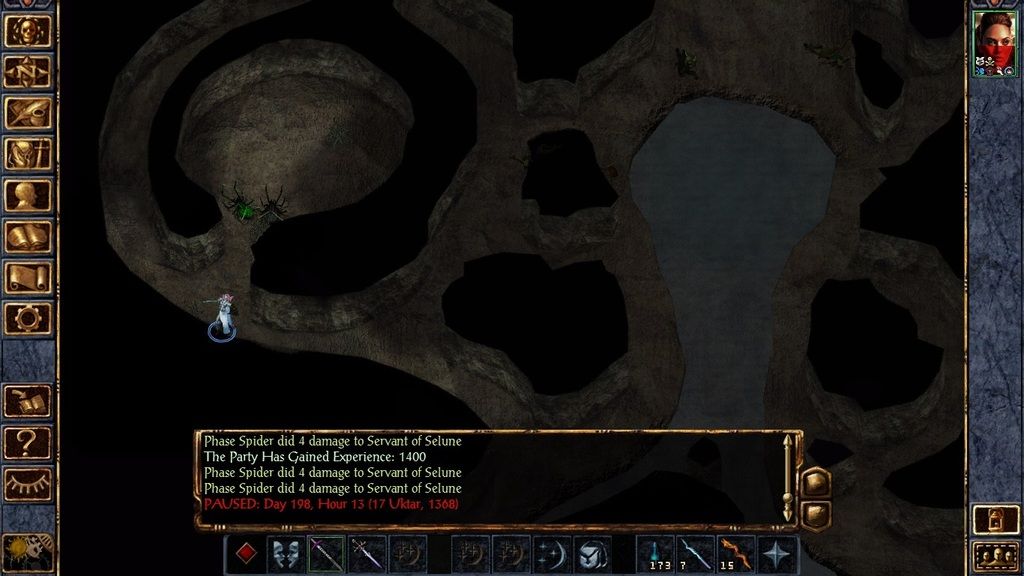Open the priest scroll
This screenshot has width=1024, height=576.
coord(28,277)
